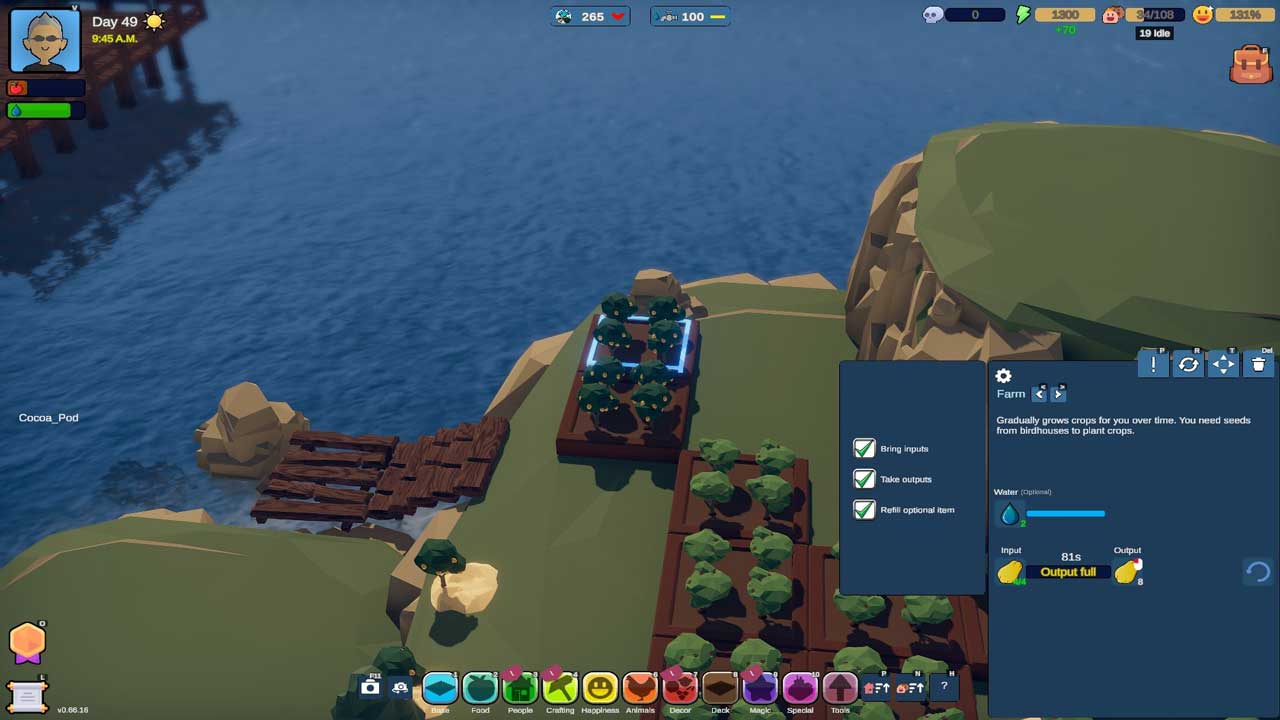Open the backpack inventory
Image resolution: width=1280 pixels, height=720 pixels.
point(1251,64)
